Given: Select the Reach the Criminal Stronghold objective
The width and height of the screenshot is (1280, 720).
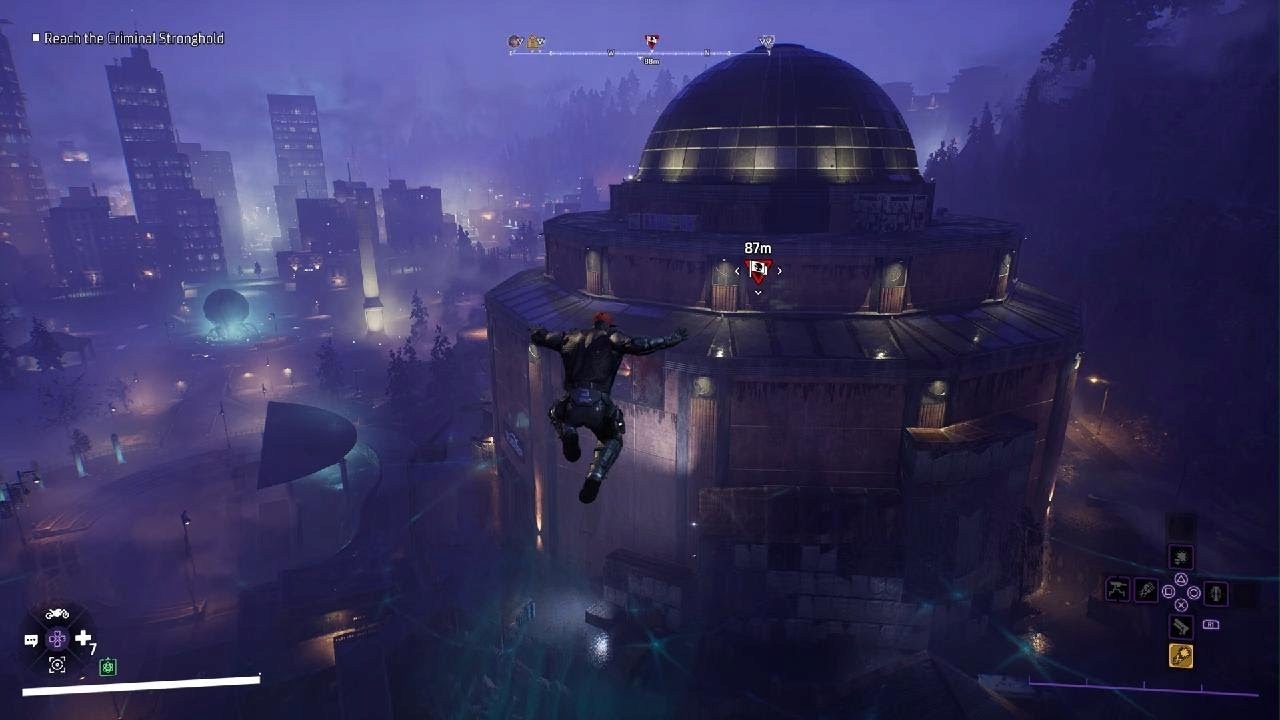Looking at the screenshot, I should pyautogui.click(x=133, y=39).
